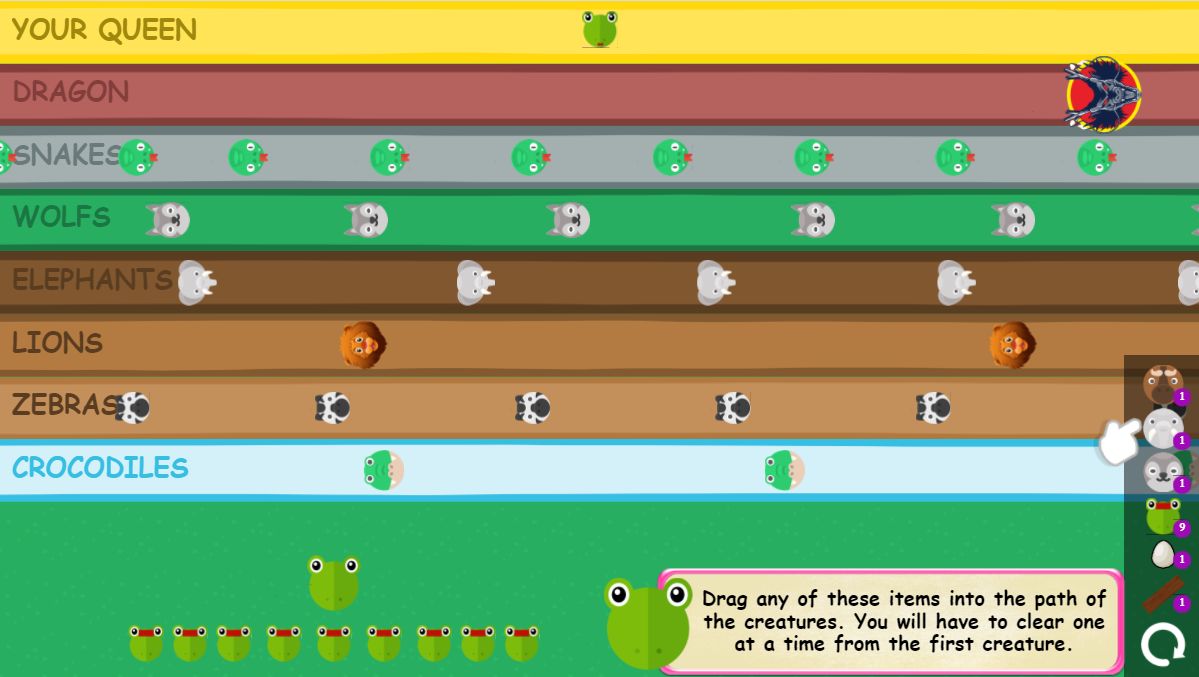1199x677 pixels.
Task: Click the circular restart arrow button
Action: (1162, 644)
